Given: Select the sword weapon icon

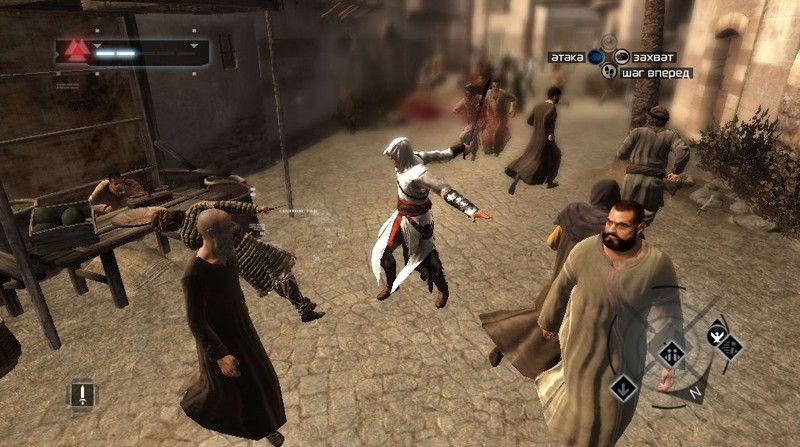Looking at the screenshot, I should pyautogui.click(x=83, y=393).
